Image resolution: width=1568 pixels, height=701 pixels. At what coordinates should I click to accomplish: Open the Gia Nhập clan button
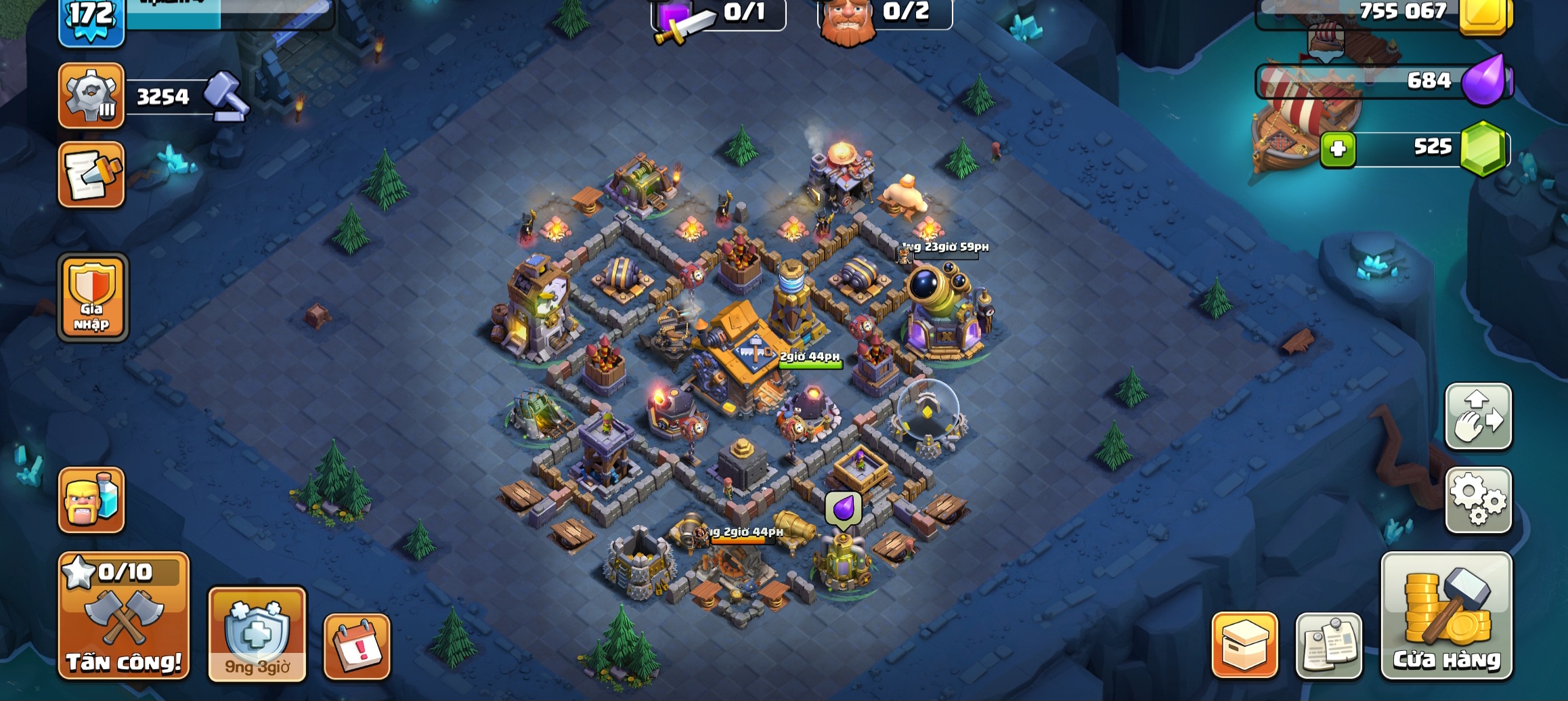click(x=93, y=297)
